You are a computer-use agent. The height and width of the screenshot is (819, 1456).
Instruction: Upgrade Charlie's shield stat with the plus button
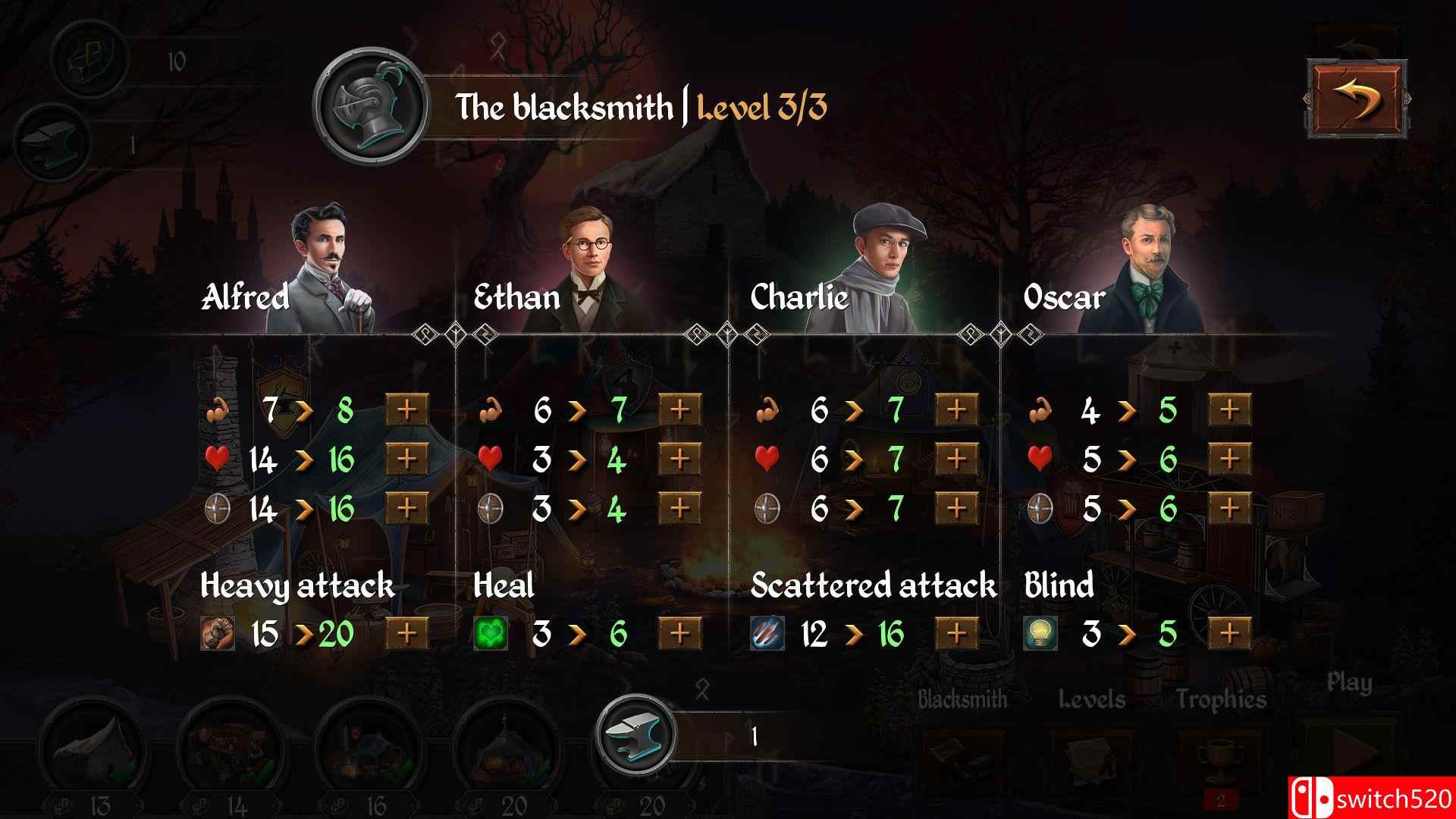(955, 507)
